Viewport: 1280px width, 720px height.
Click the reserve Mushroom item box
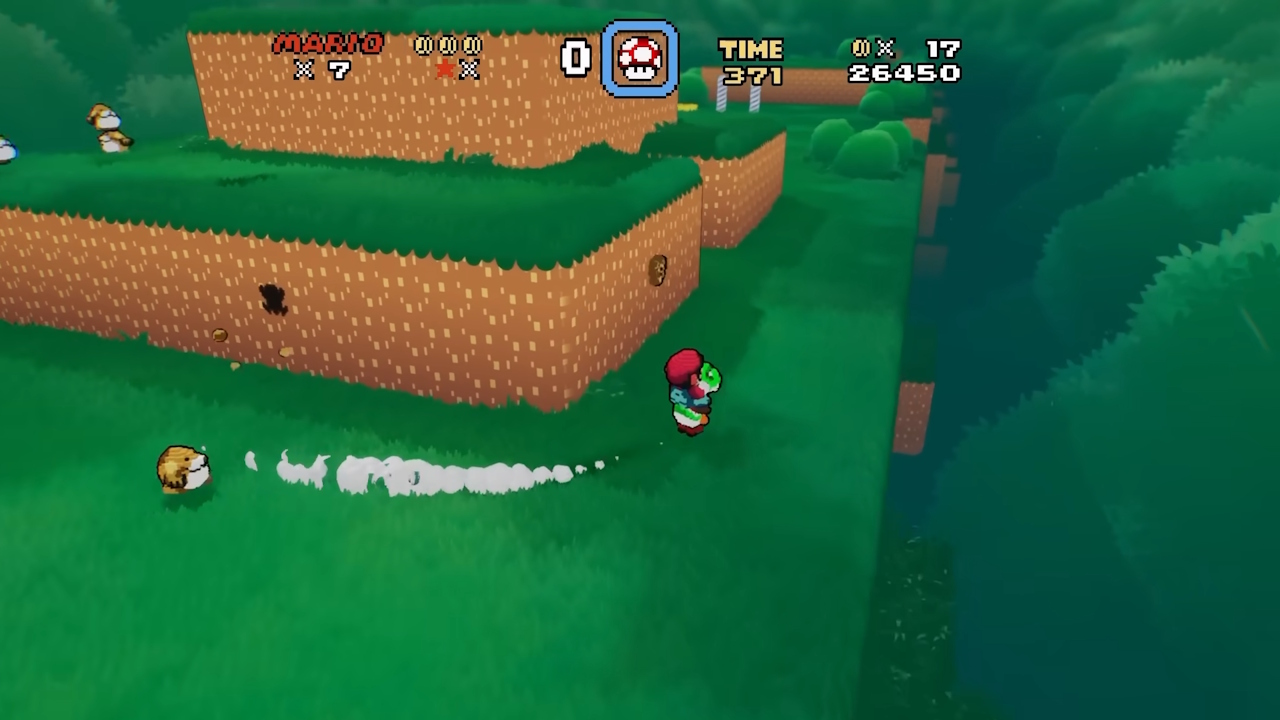click(x=638, y=60)
